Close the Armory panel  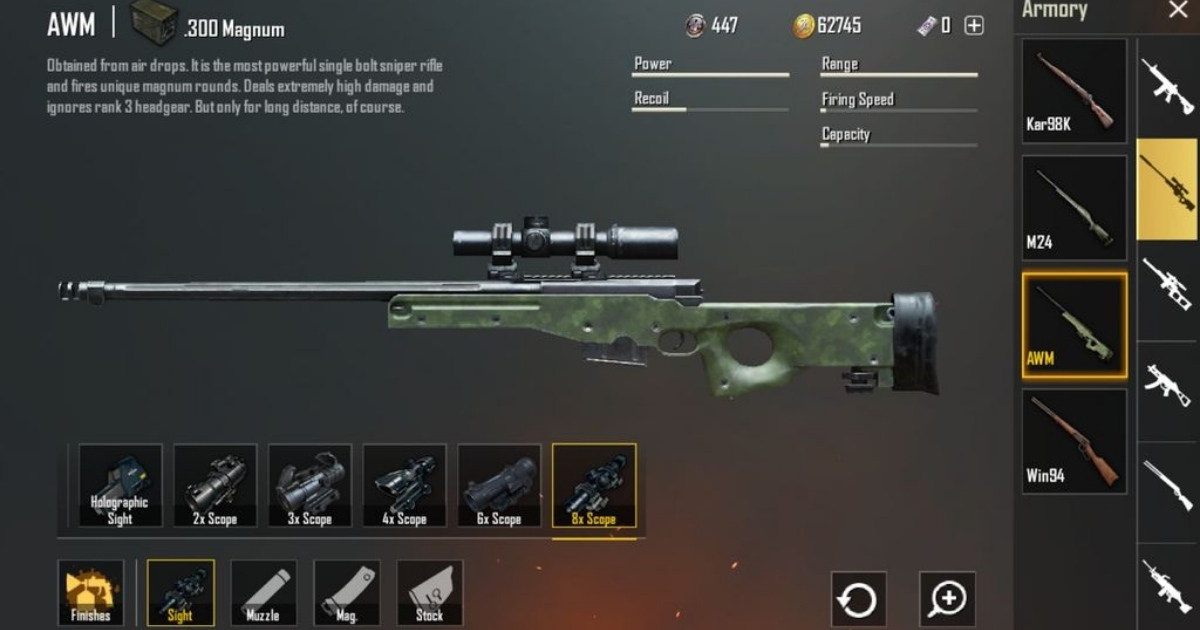tap(1177, 11)
